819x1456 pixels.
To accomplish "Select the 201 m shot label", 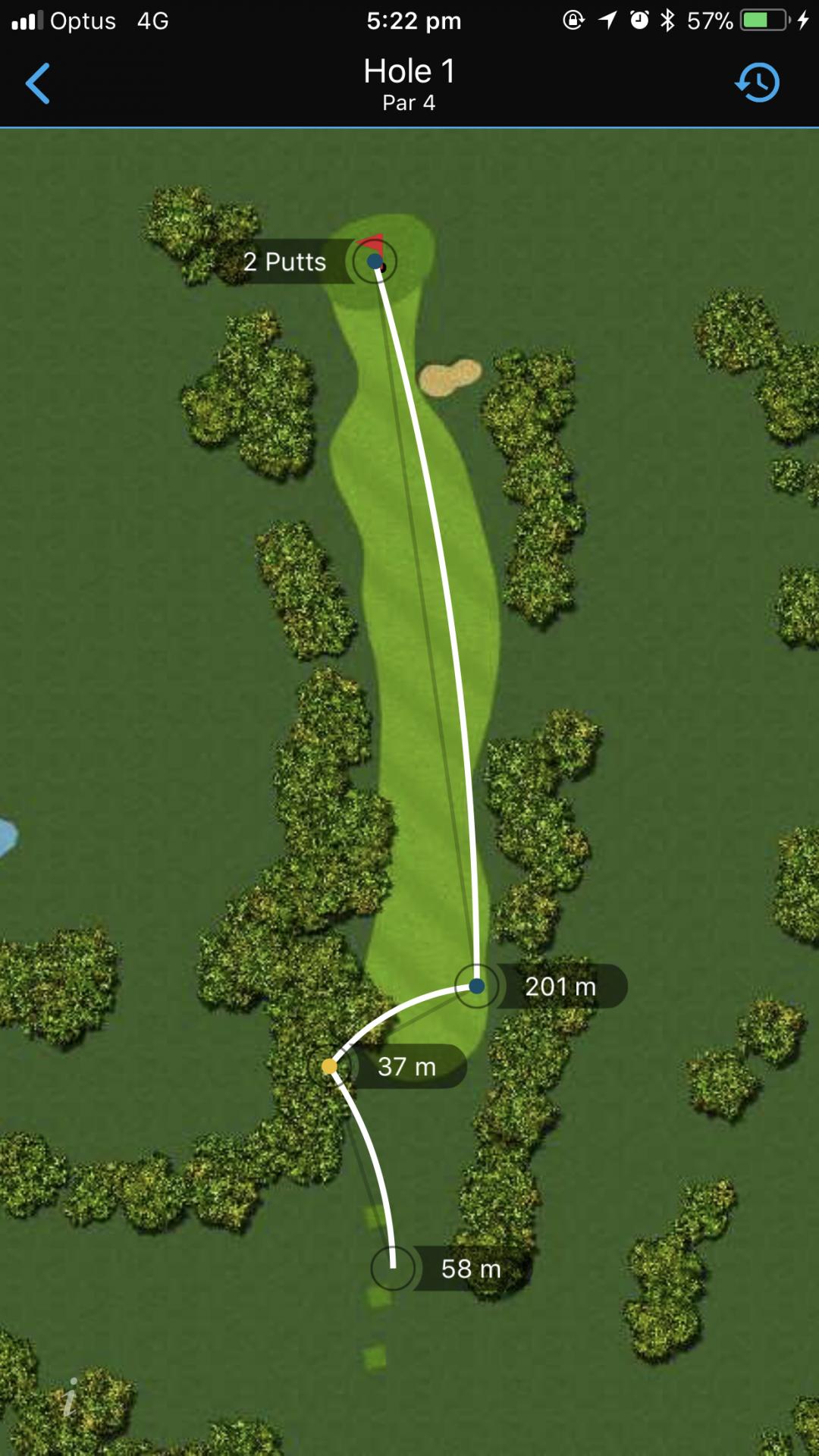I will pos(560,987).
